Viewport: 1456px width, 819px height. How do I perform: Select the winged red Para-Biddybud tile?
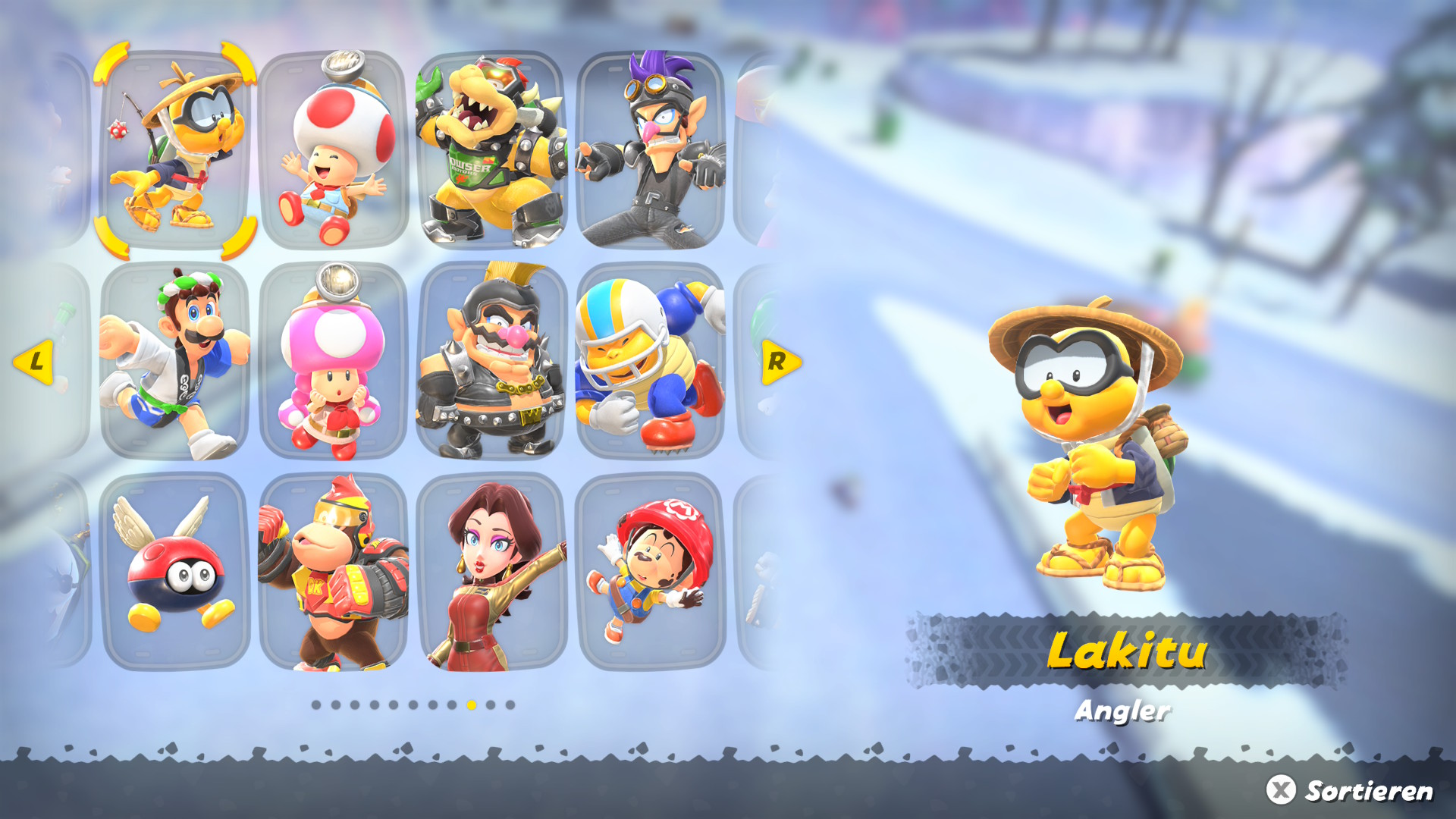[175, 573]
